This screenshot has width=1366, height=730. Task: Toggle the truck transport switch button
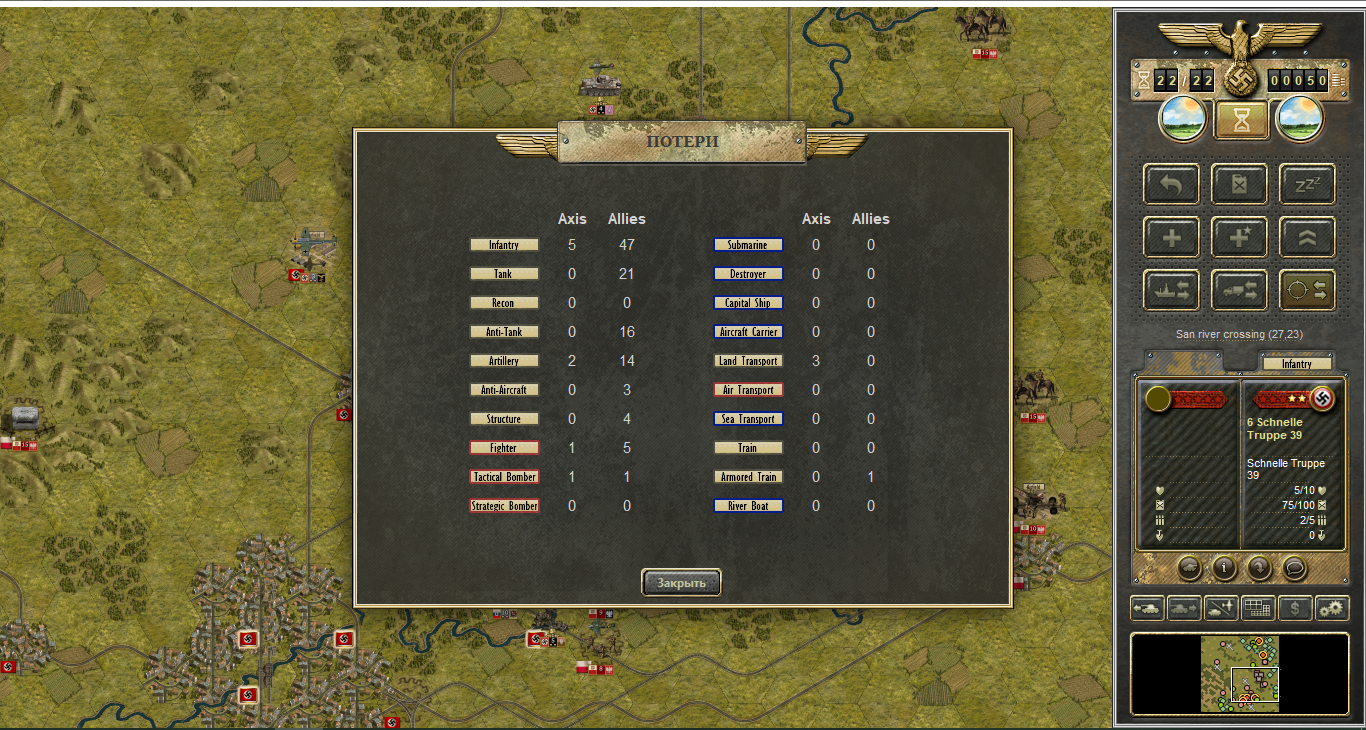(x=1239, y=290)
